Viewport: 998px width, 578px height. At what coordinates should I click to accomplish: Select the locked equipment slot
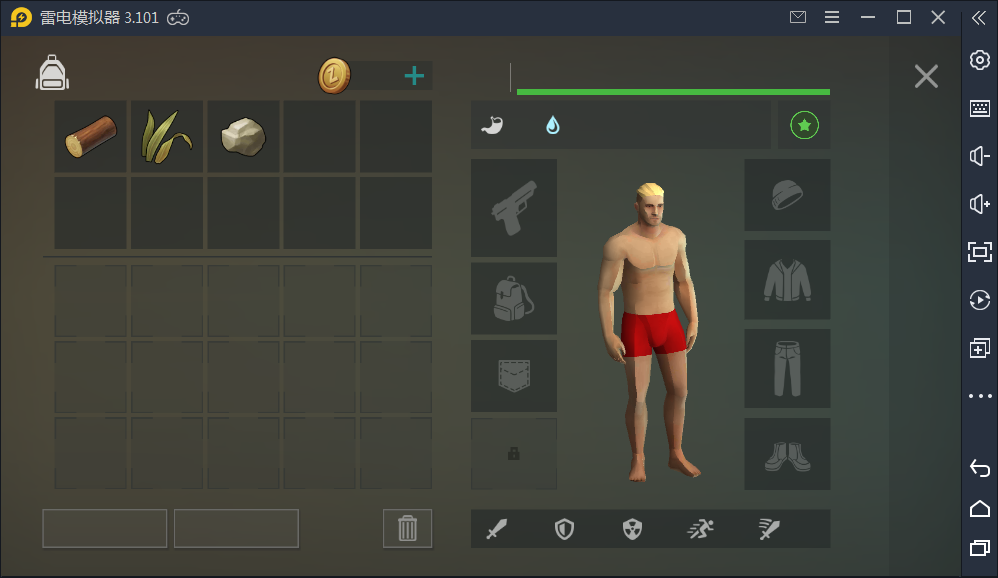[514, 454]
